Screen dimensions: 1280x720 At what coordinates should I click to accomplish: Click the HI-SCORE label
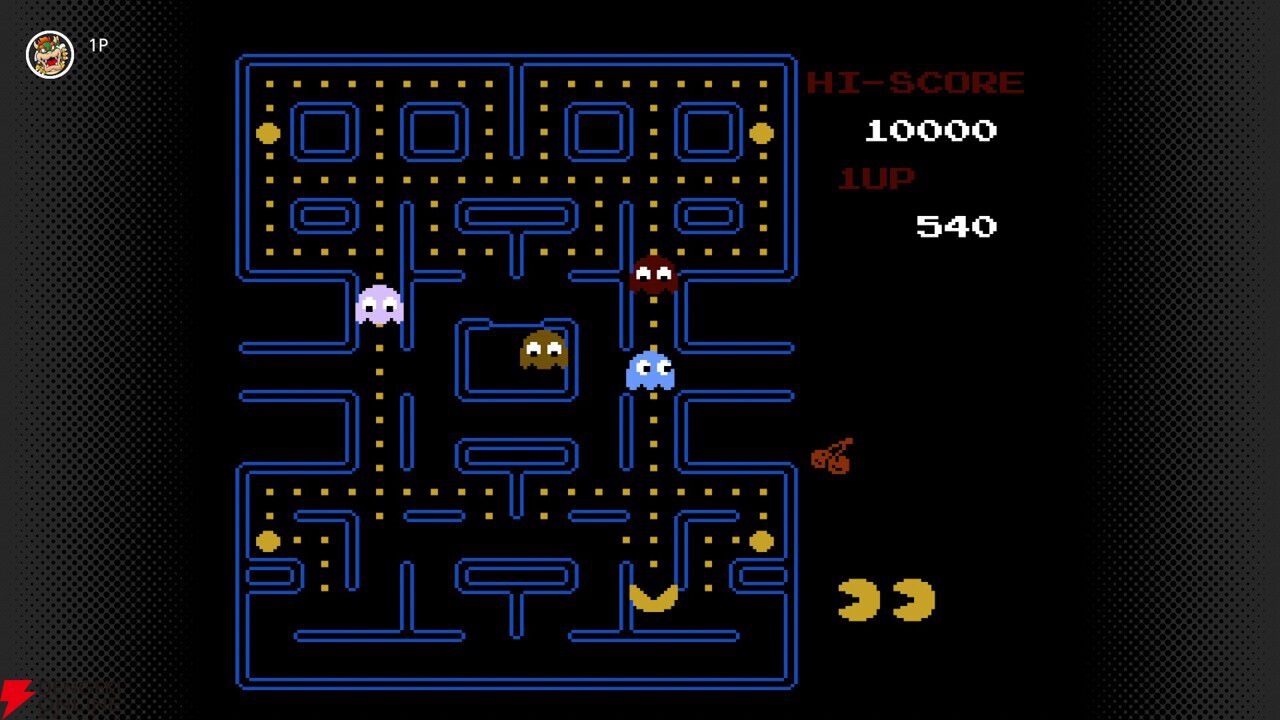(915, 82)
